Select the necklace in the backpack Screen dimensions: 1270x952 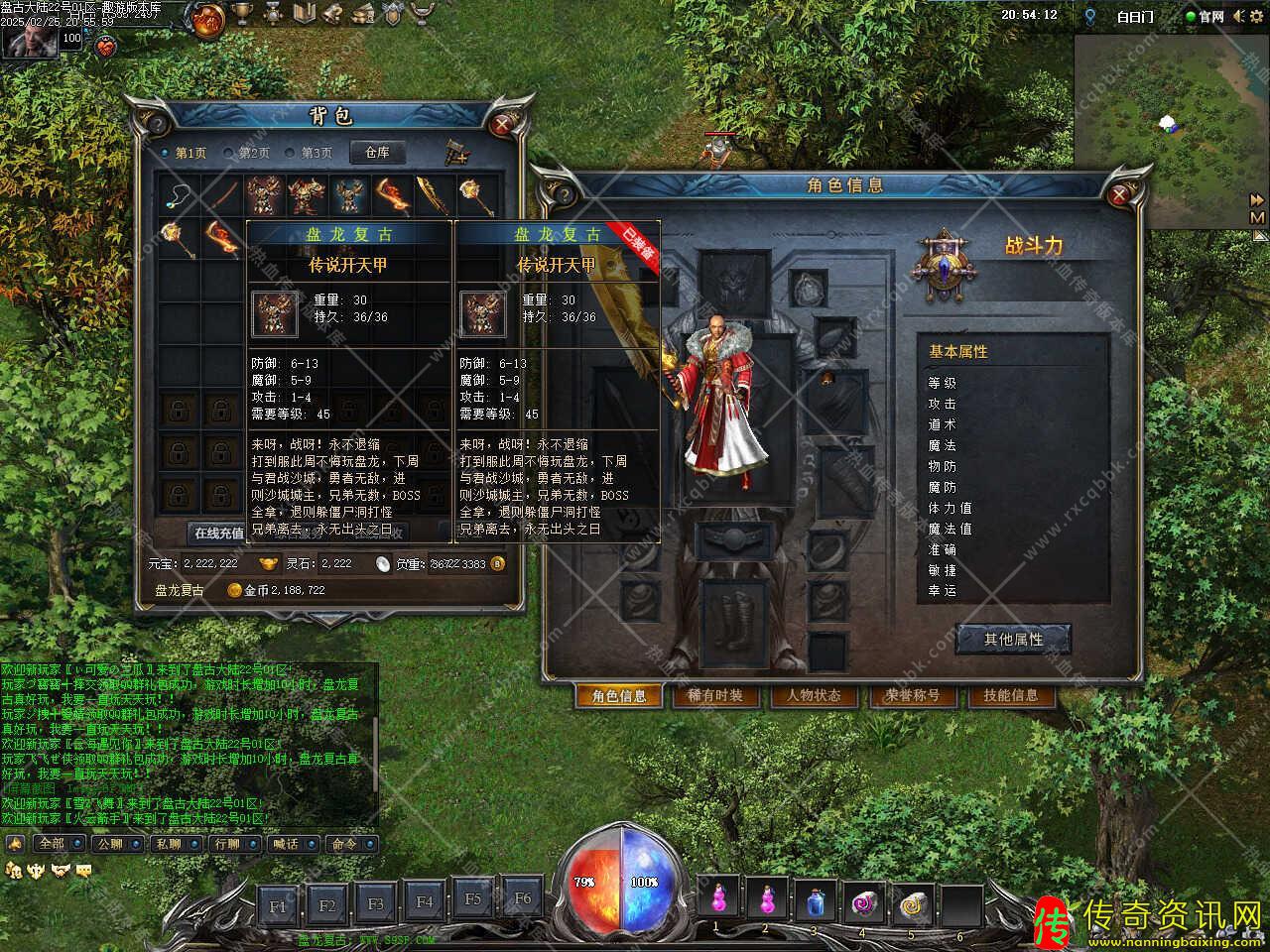point(181,194)
